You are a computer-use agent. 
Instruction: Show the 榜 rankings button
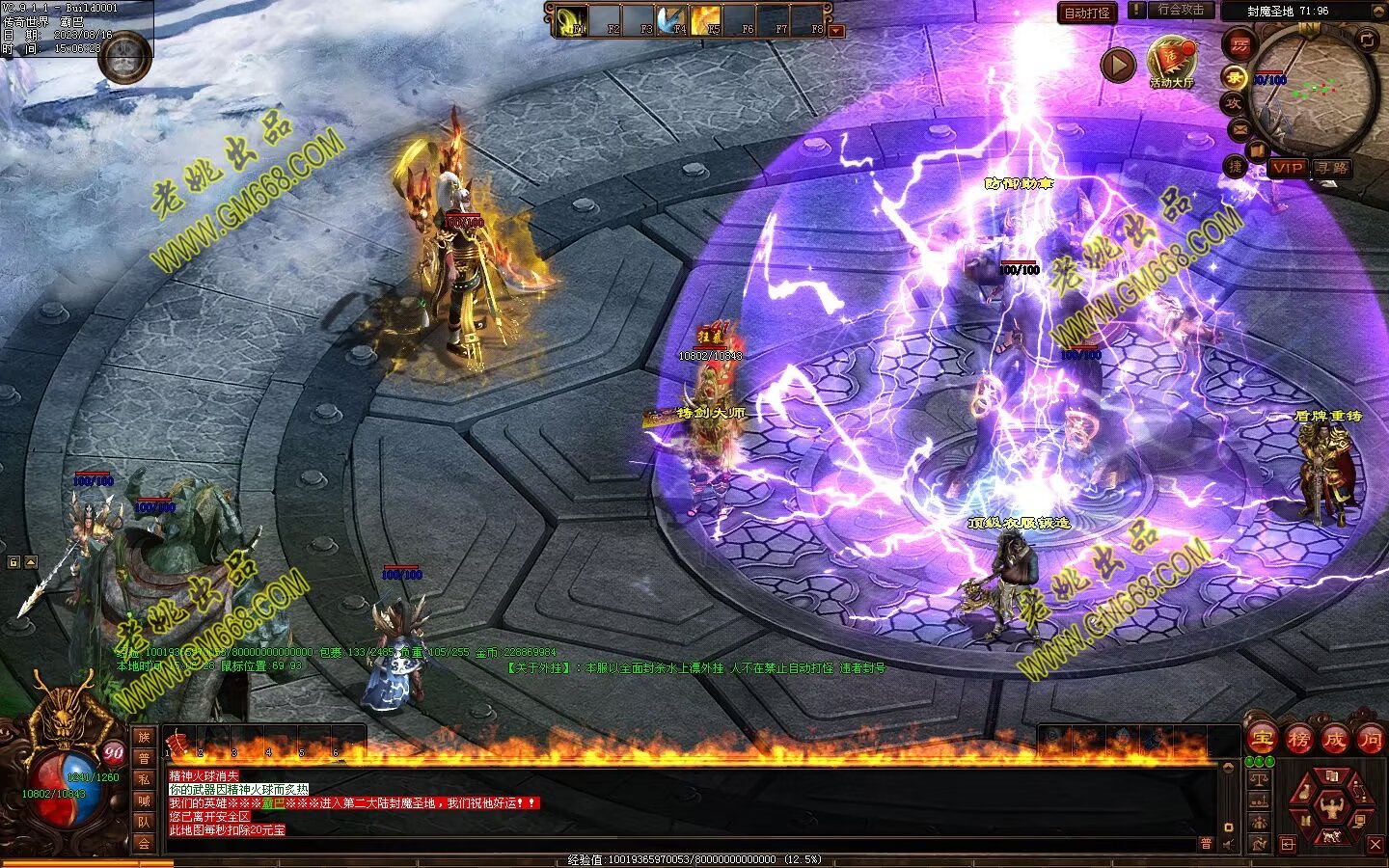click(1298, 740)
